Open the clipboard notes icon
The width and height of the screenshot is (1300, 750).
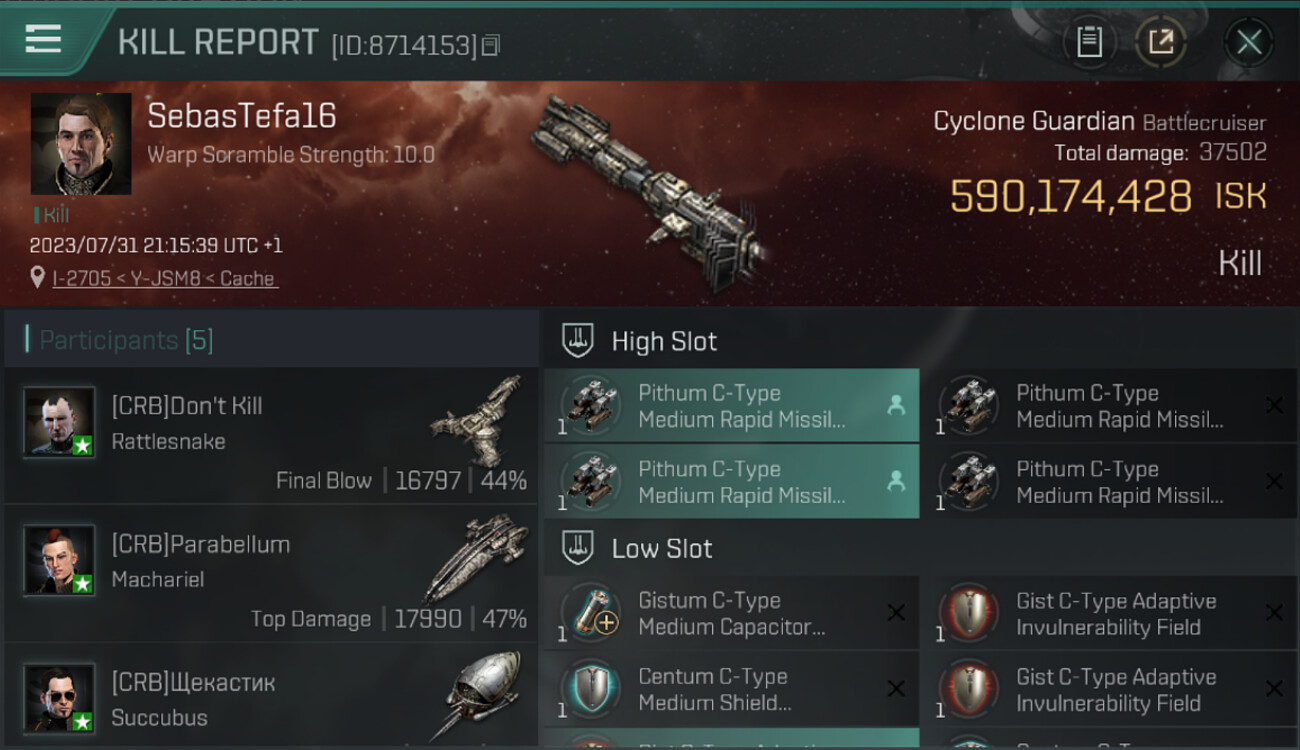(x=1089, y=42)
